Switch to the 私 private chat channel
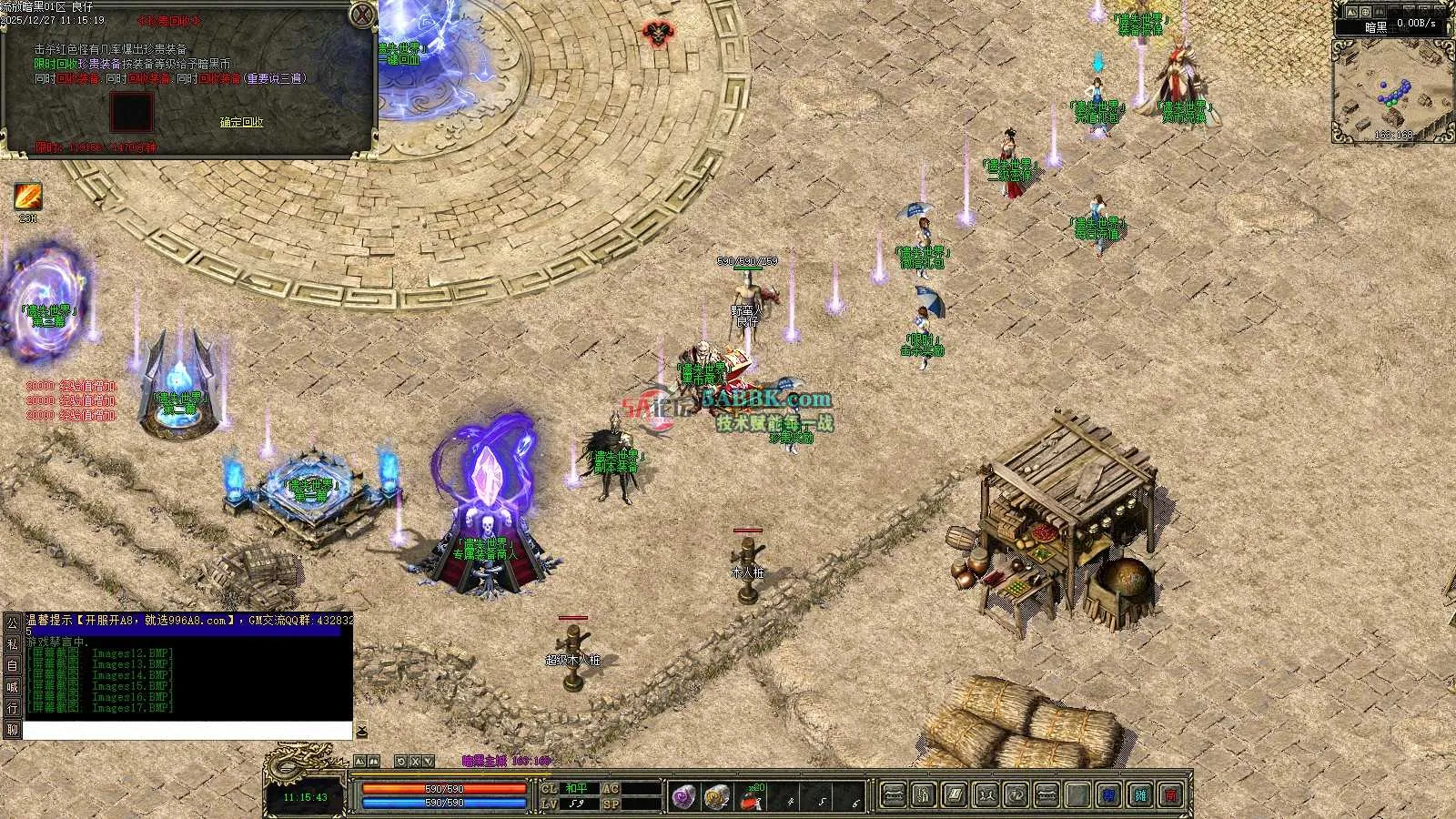The image size is (1456, 819). [x=13, y=644]
